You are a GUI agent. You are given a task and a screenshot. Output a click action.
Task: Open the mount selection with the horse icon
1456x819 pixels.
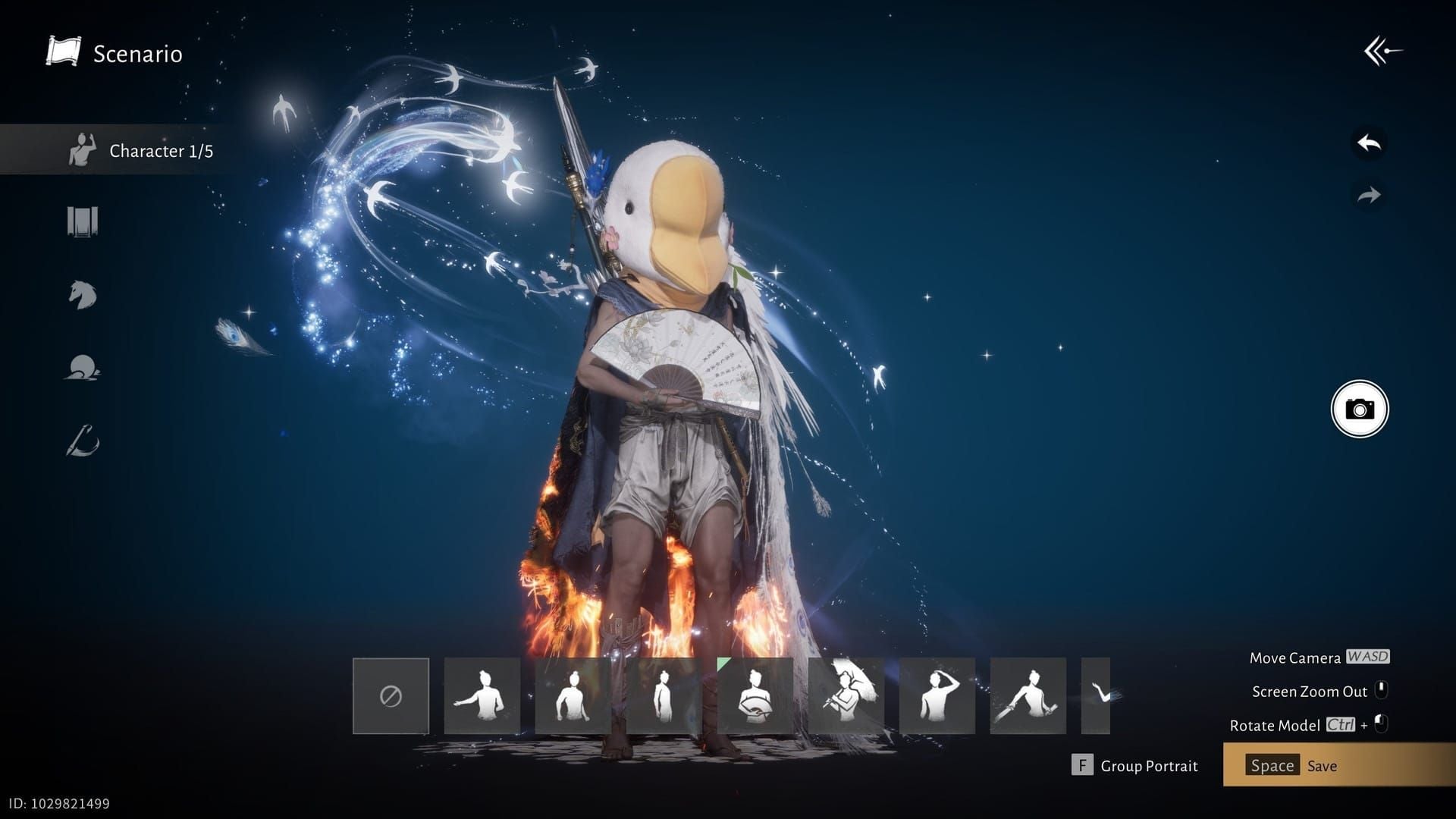(83, 296)
